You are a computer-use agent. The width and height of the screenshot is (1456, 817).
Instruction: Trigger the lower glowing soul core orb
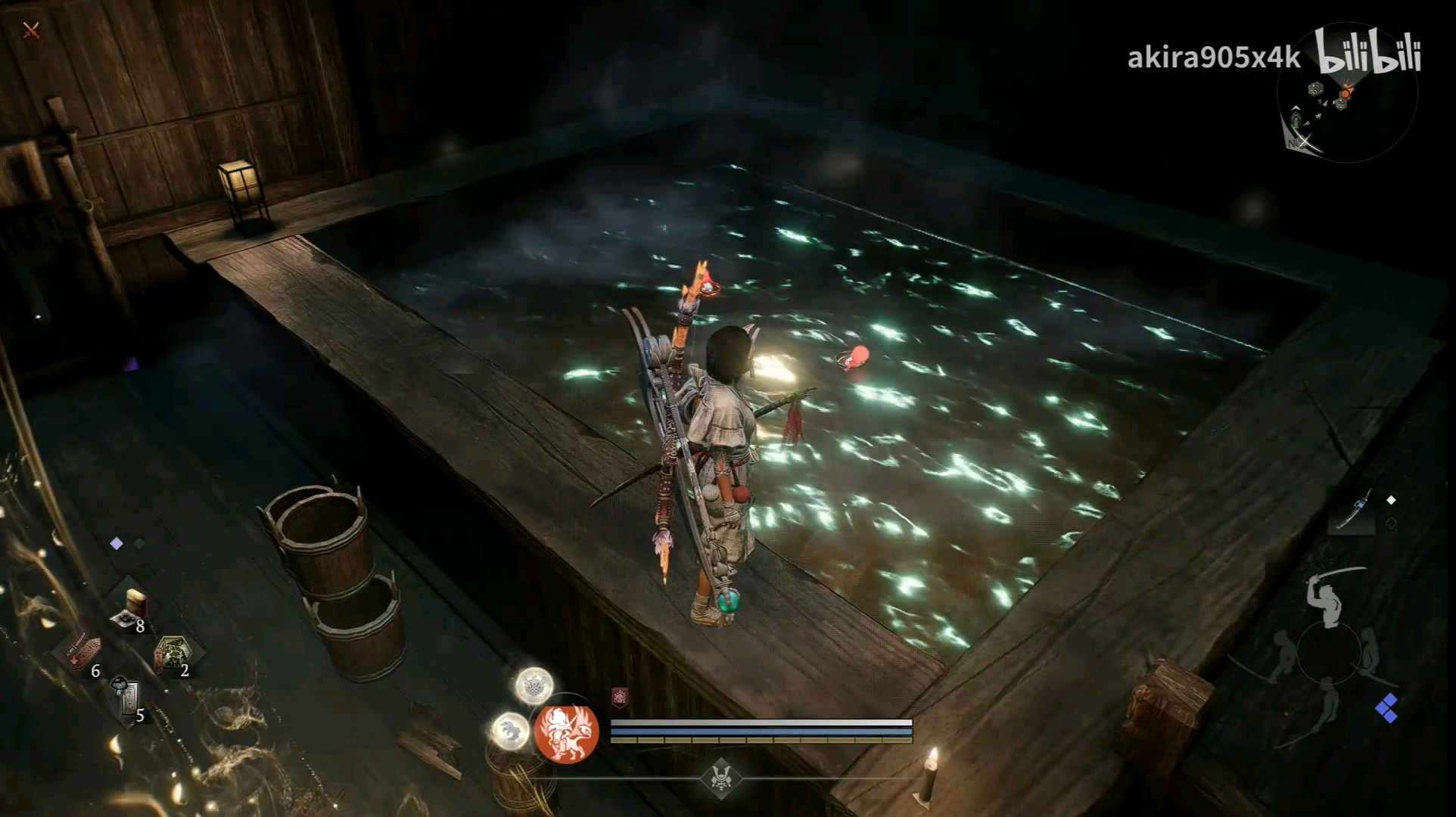pos(511,732)
